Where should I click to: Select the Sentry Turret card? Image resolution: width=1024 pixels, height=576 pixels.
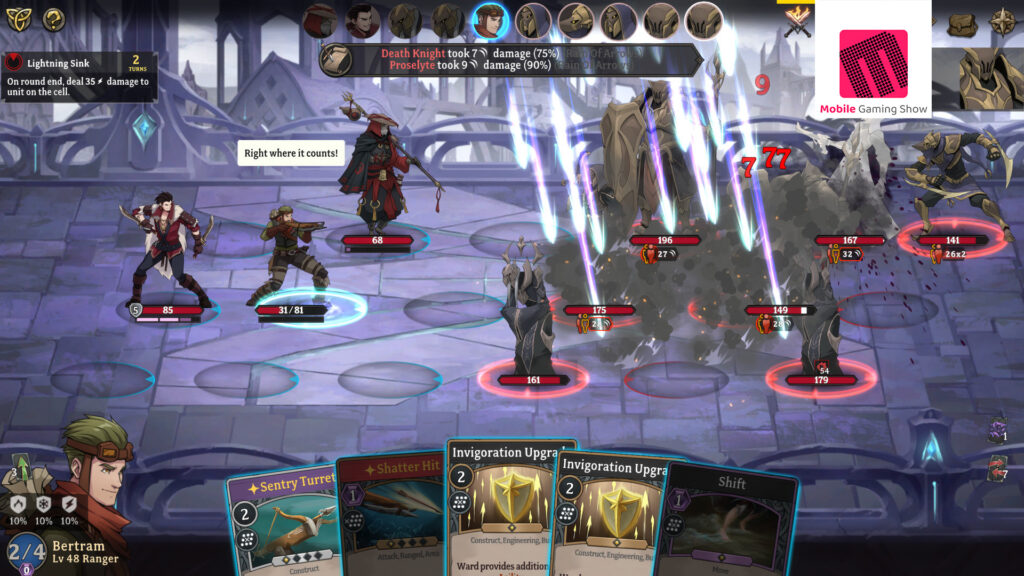click(x=278, y=520)
